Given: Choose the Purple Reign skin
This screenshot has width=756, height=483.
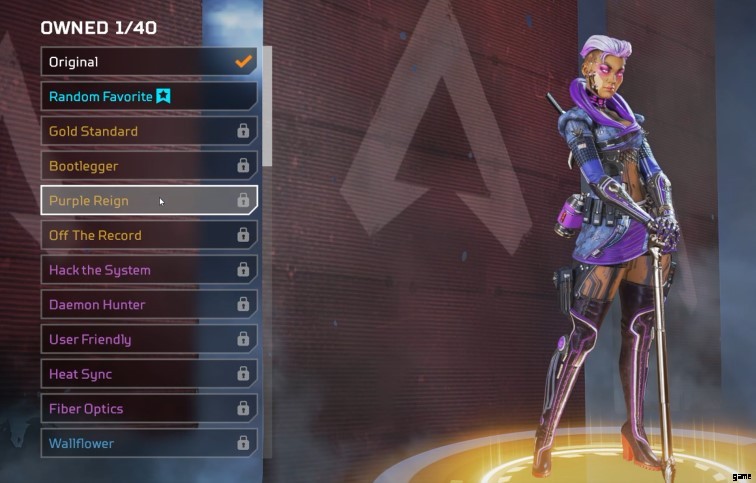Looking at the screenshot, I should pyautogui.click(x=148, y=200).
